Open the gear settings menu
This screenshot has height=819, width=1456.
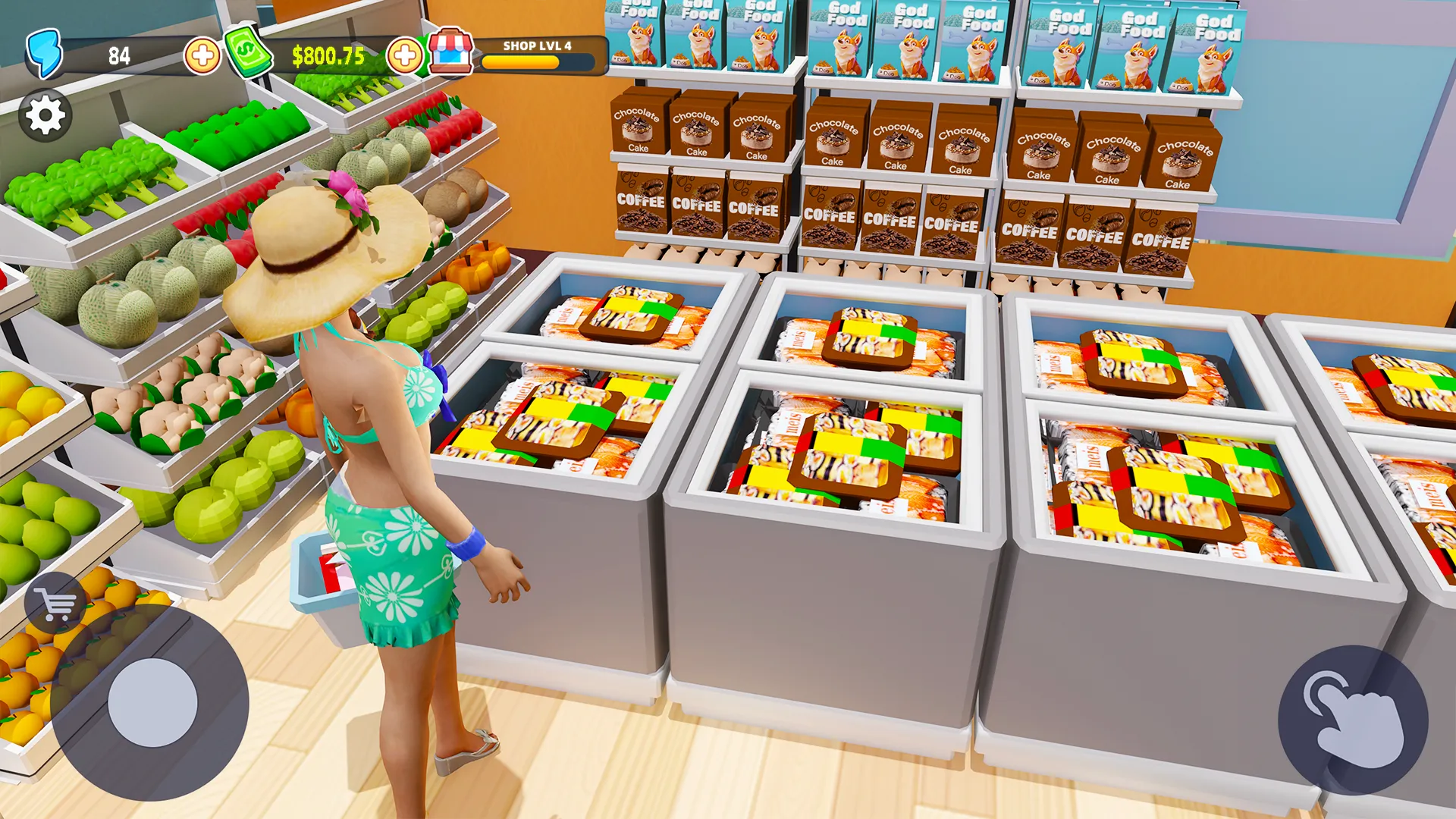pyautogui.click(x=45, y=116)
